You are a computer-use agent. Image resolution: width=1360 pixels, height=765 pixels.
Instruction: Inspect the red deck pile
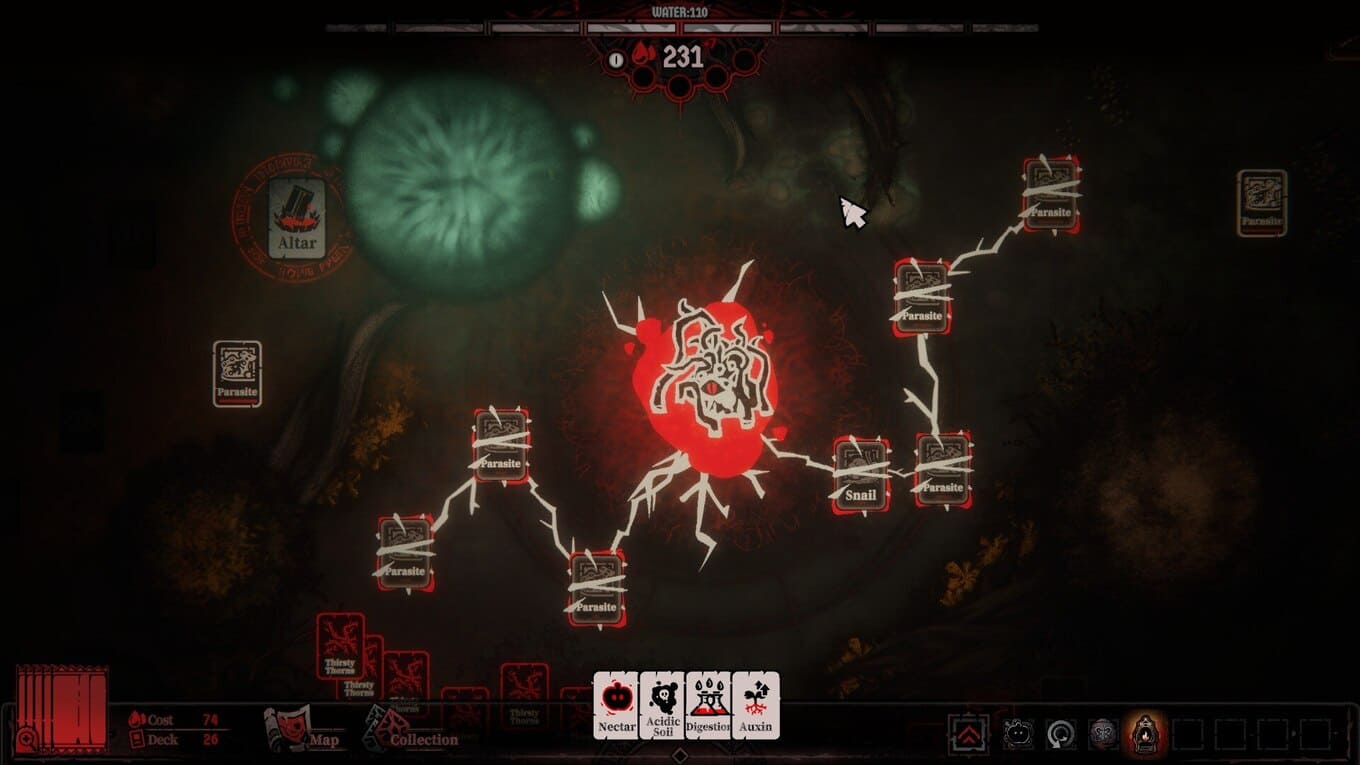point(62,707)
